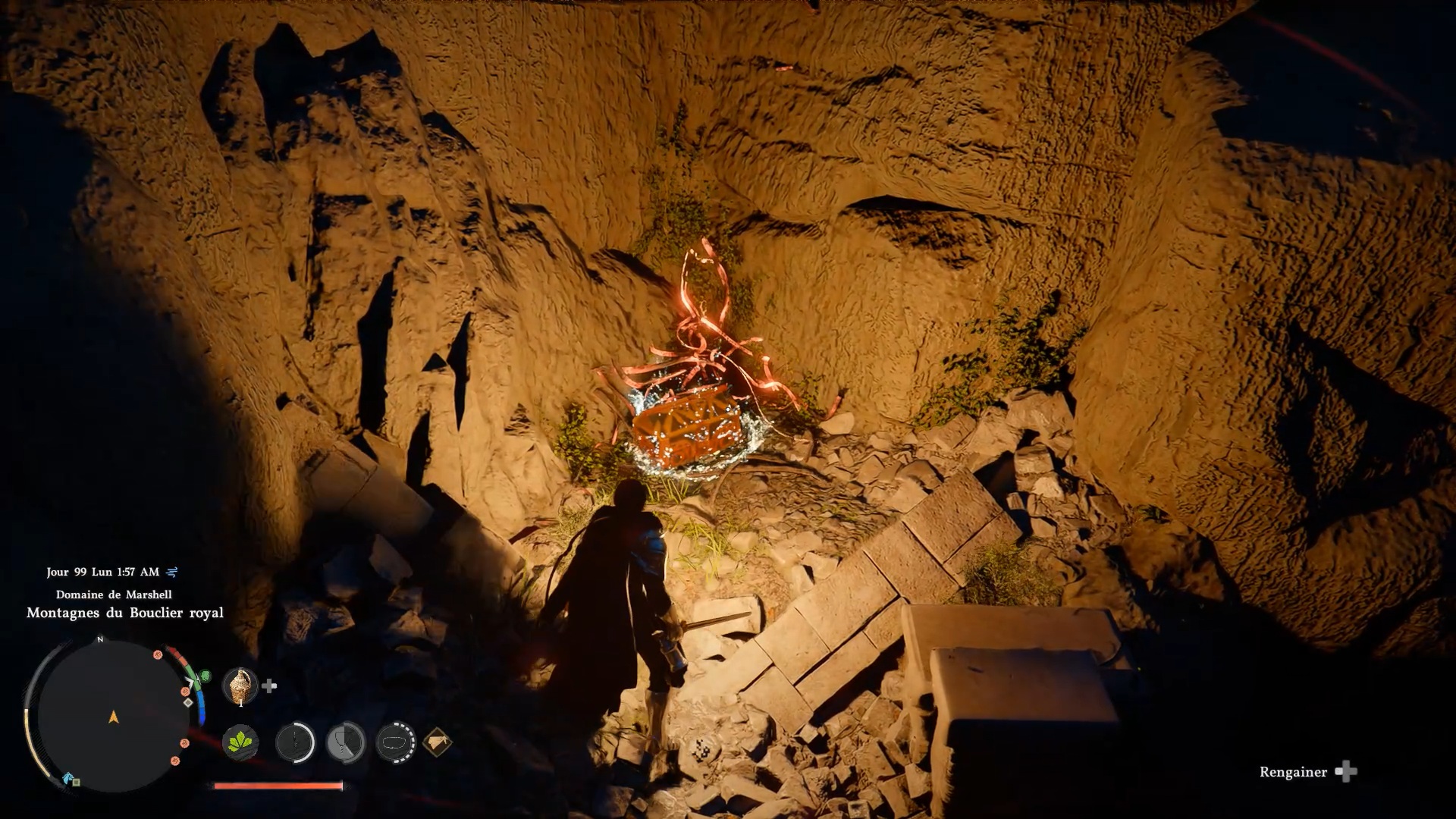Click the goblet gauge icon
This screenshot has width=1456, height=819.
pos(346,742)
